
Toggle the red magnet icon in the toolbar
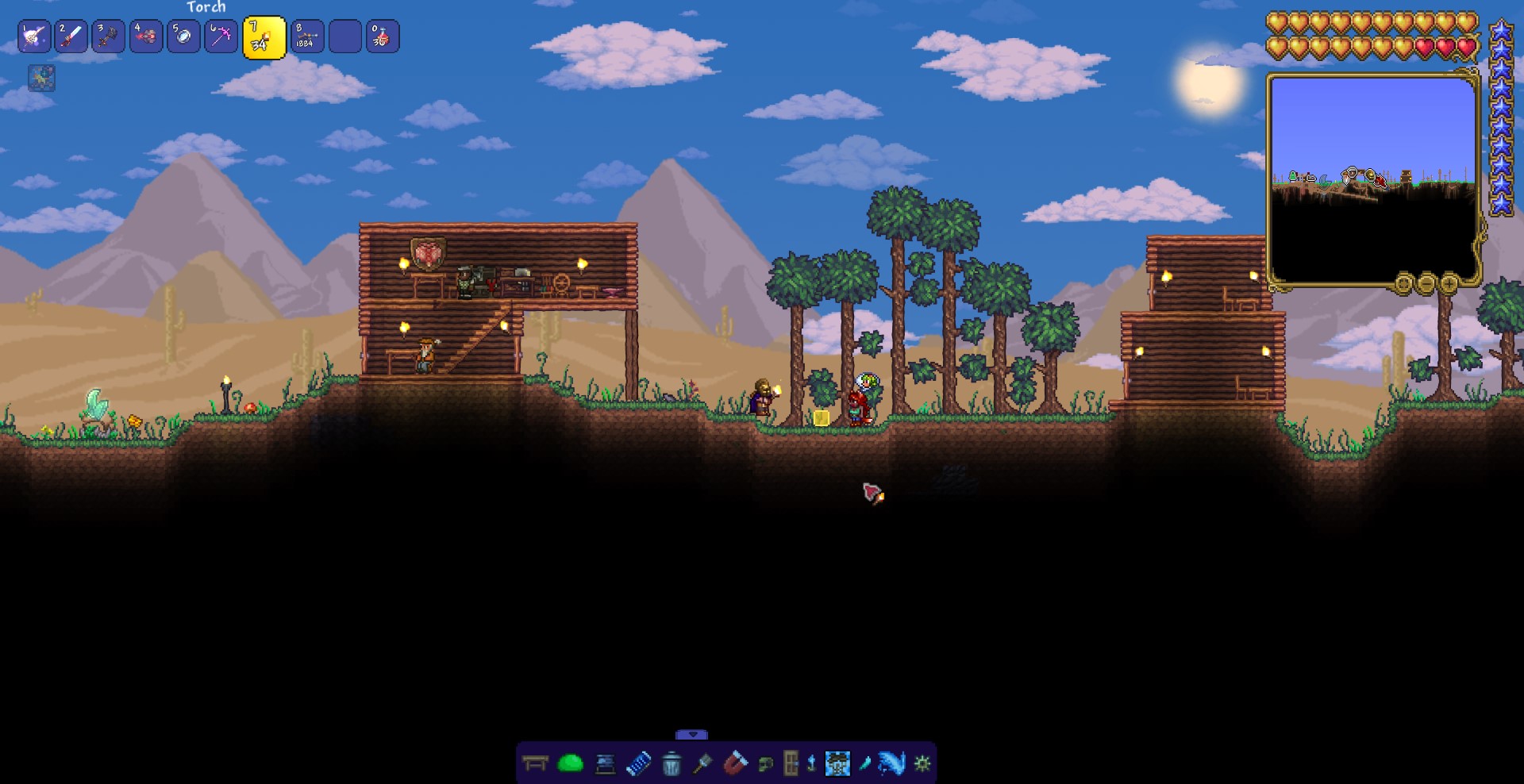(735, 763)
